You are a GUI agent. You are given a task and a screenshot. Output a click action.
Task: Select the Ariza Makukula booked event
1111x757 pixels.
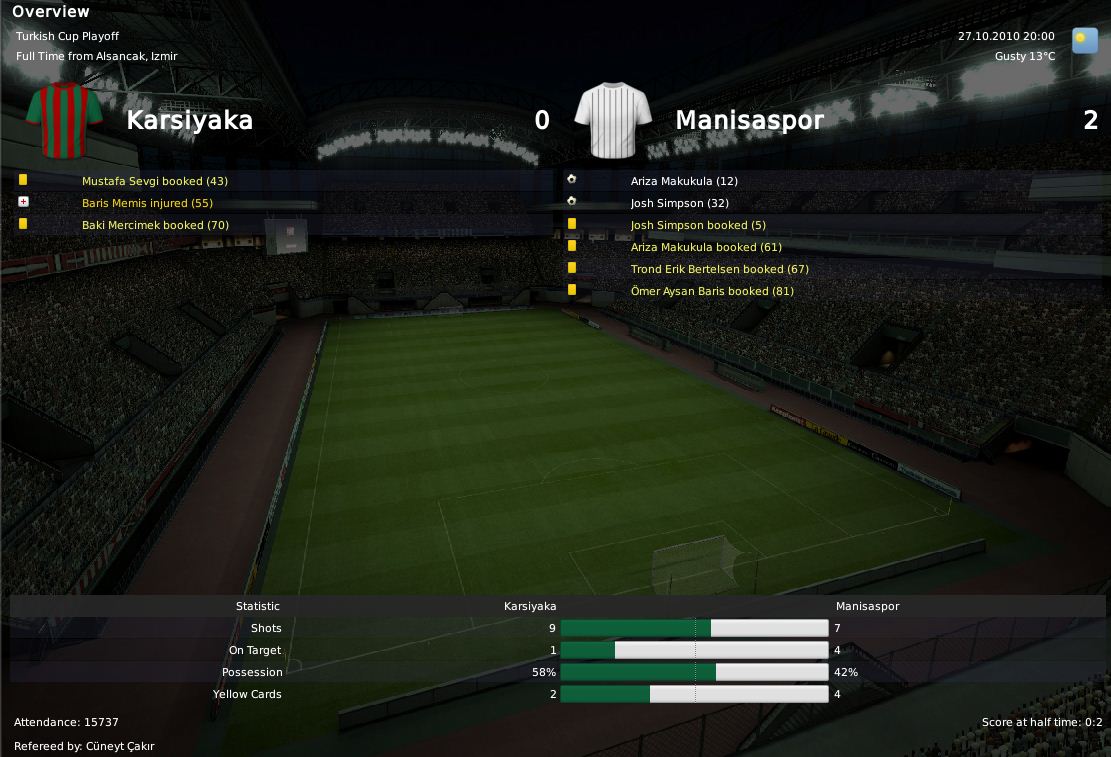point(706,247)
